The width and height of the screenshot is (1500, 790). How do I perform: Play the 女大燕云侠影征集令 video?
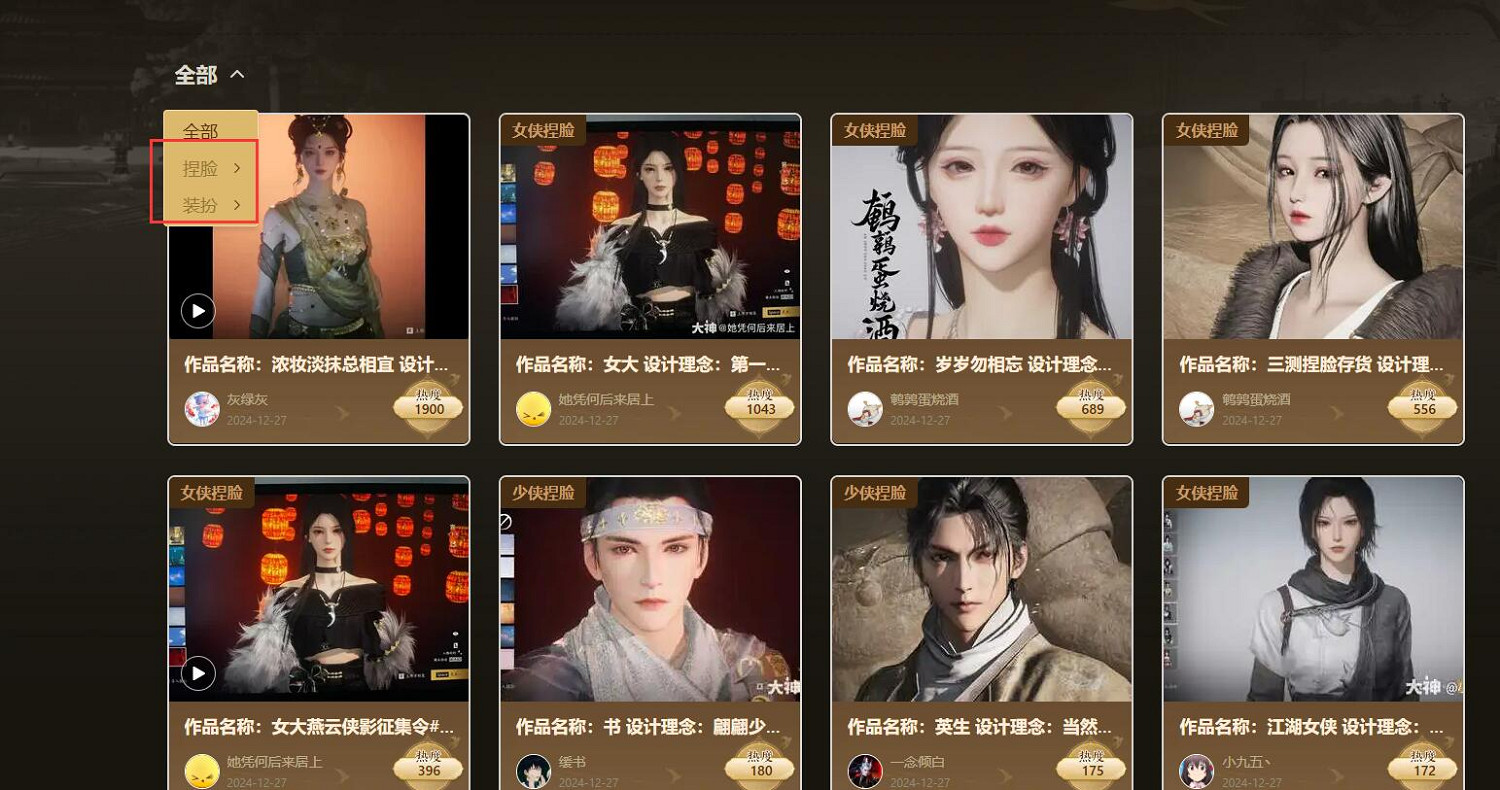click(197, 674)
